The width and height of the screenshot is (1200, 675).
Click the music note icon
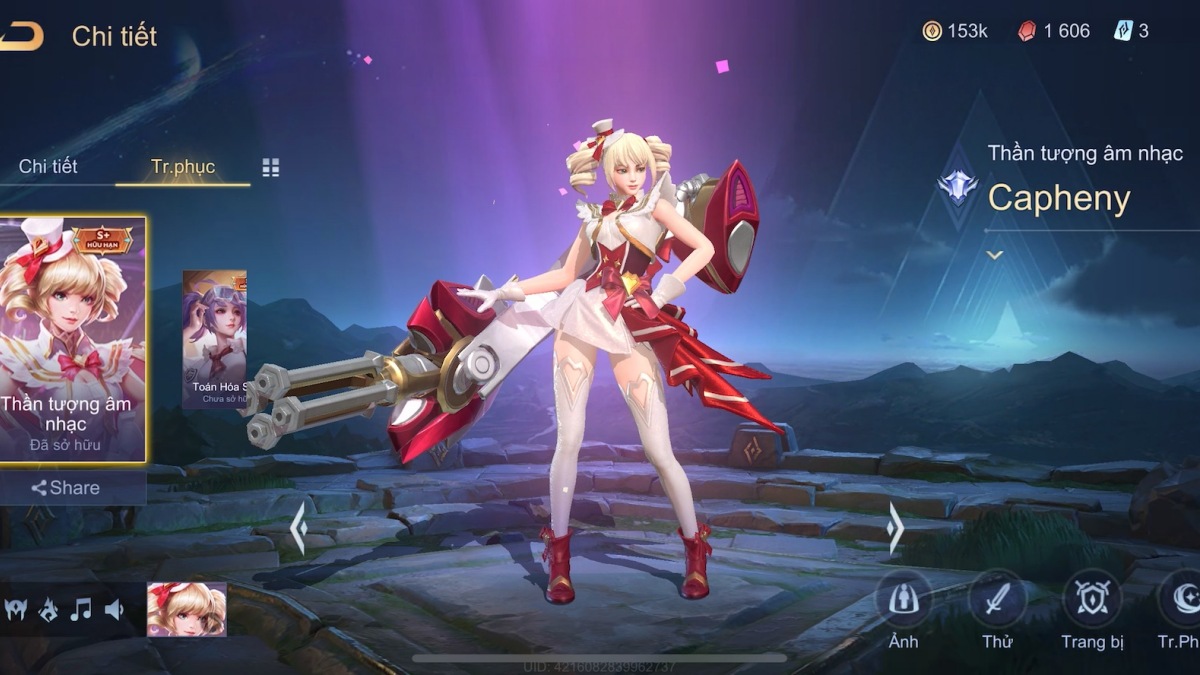pos(81,609)
